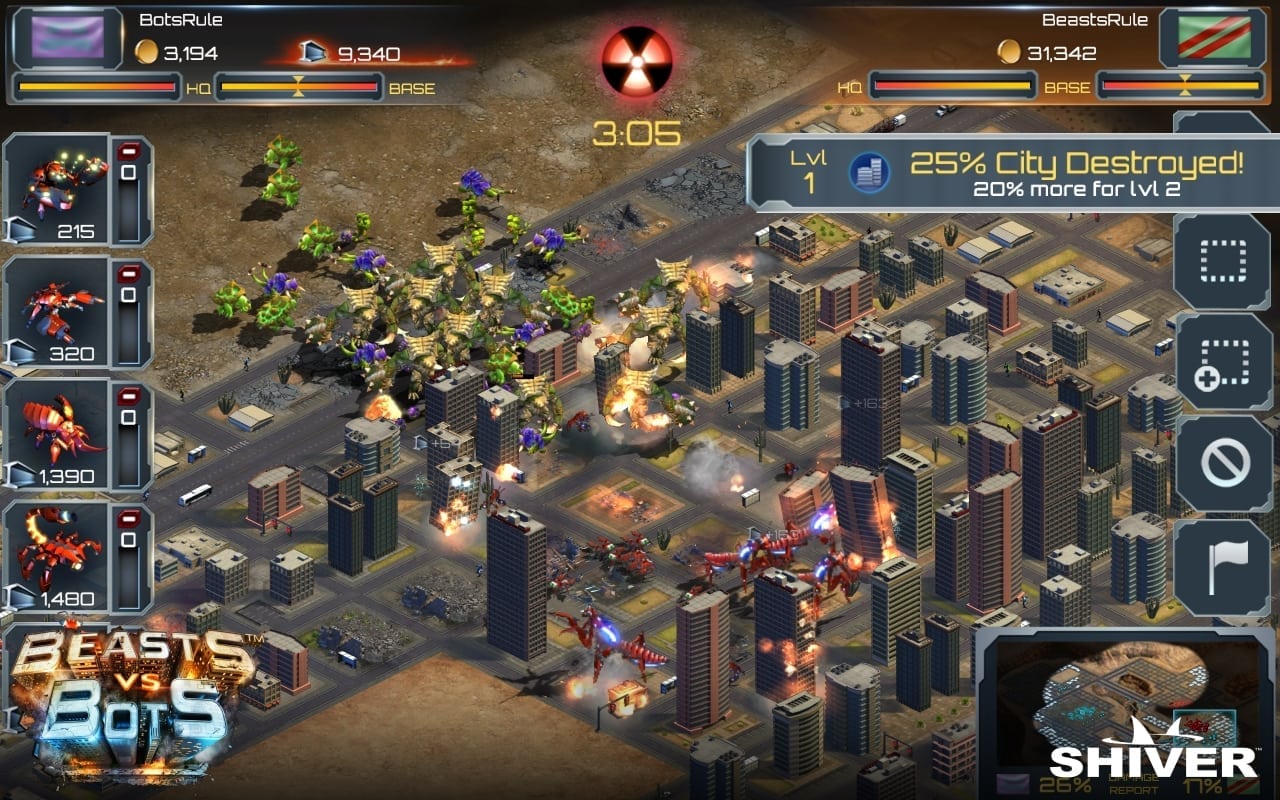Hit the cancel order circle-slash button
The height and width of the screenshot is (800, 1280).
click(1222, 464)
